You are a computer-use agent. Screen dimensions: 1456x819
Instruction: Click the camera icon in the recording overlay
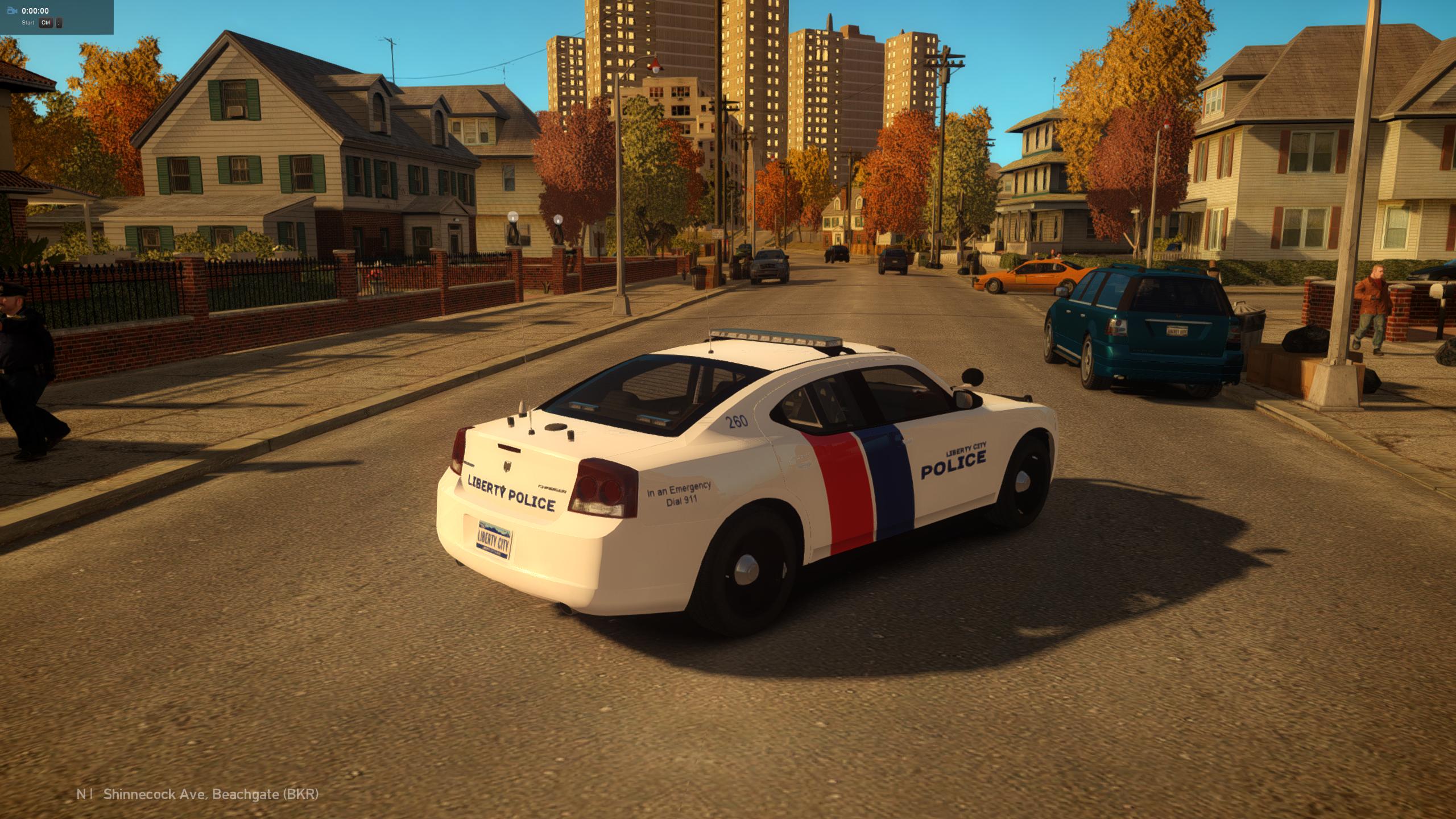tap(12, 10)
